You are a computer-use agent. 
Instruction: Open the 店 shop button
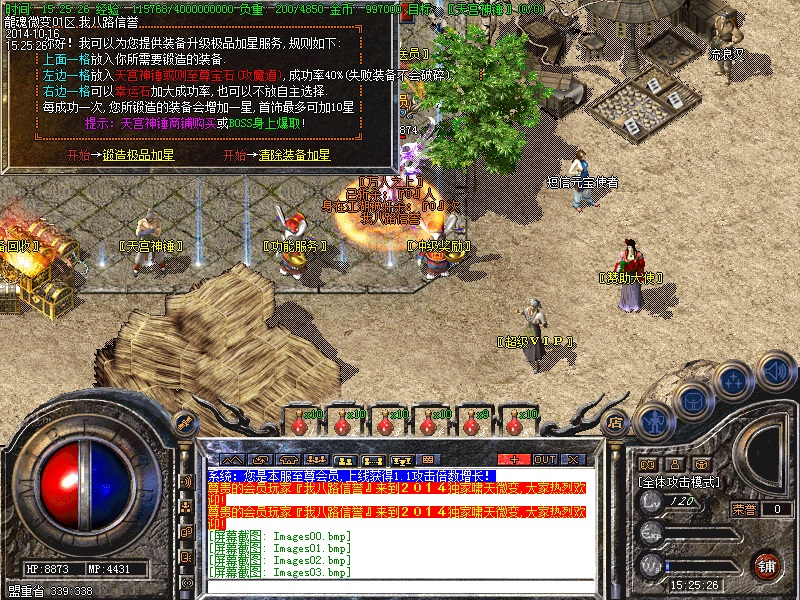[x=616, y=423]
